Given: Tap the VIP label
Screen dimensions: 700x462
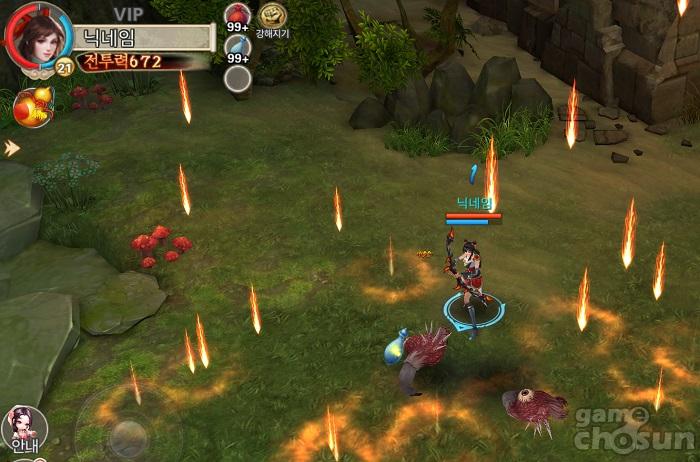Looking at the screenshot, I should (128, 13).
